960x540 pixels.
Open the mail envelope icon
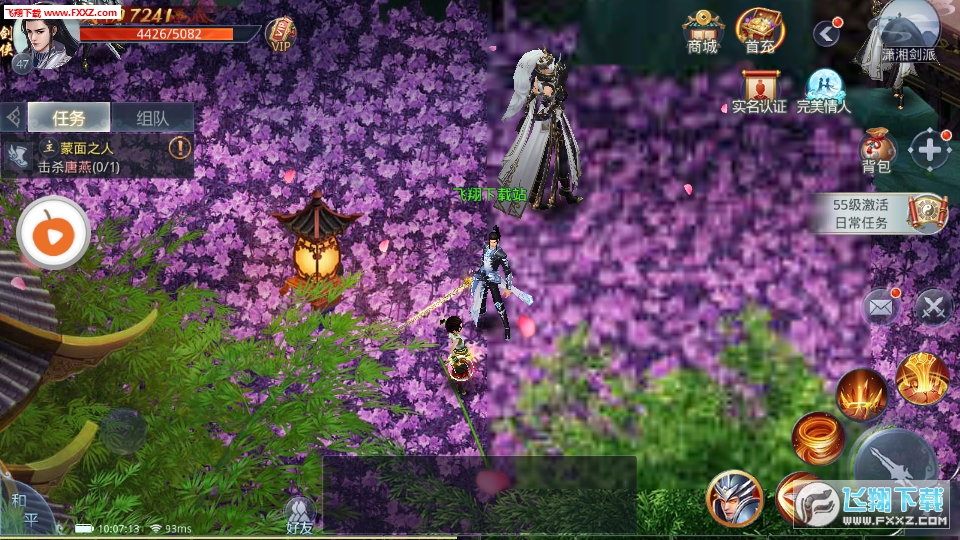[880, 307]
